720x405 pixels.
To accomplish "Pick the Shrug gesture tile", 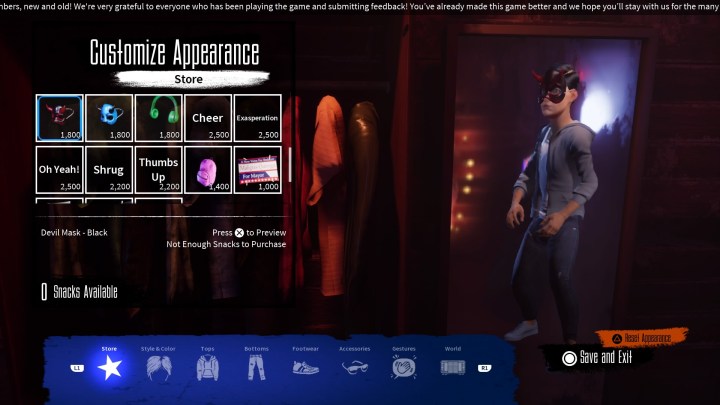I will (109, 170).
